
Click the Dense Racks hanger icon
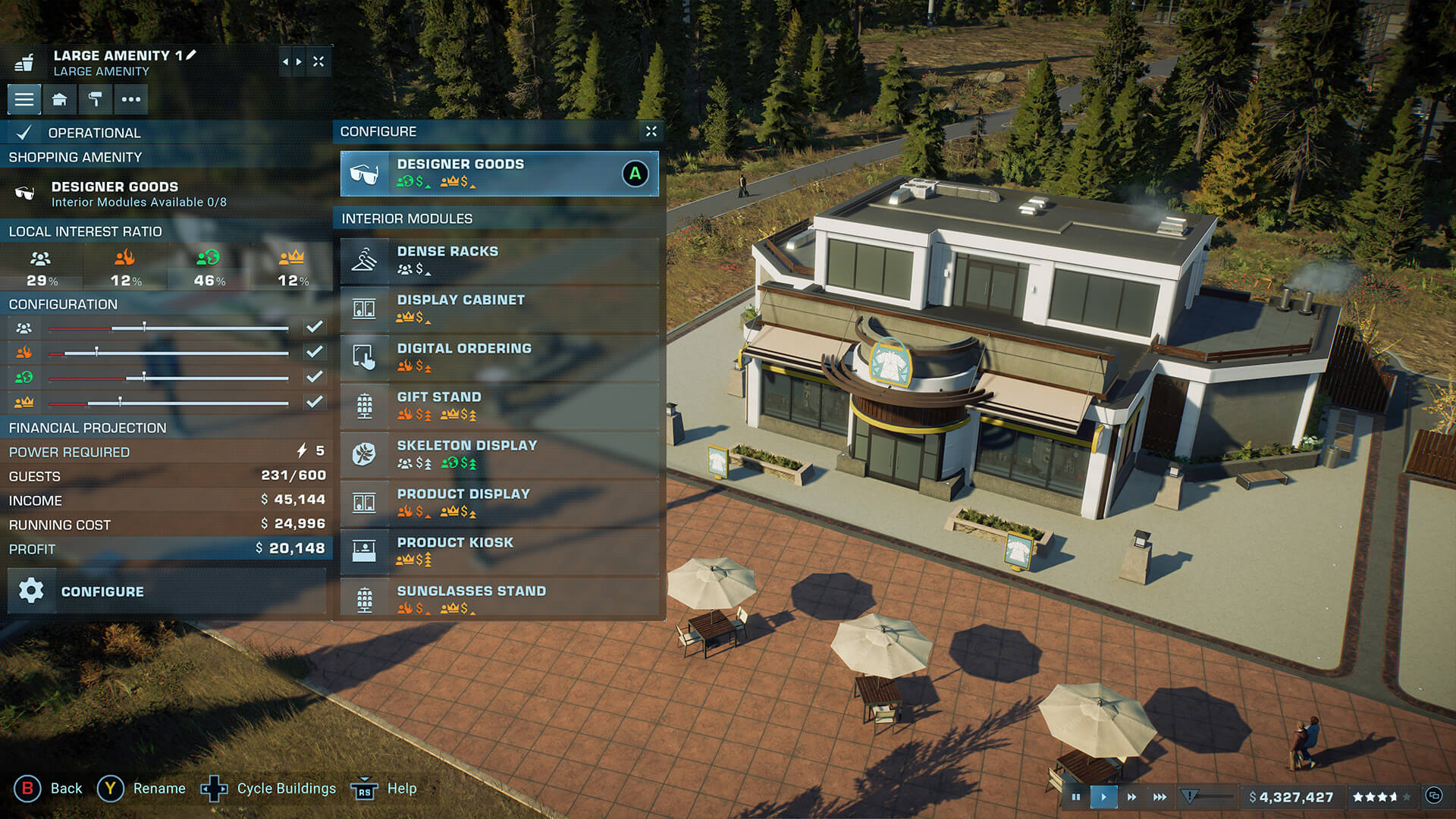[x=365, y=261]
